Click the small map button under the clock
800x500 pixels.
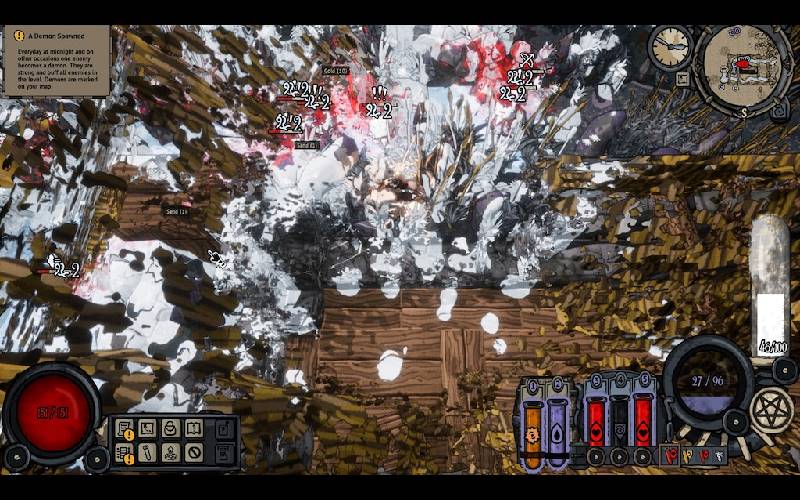click(683, 77)
